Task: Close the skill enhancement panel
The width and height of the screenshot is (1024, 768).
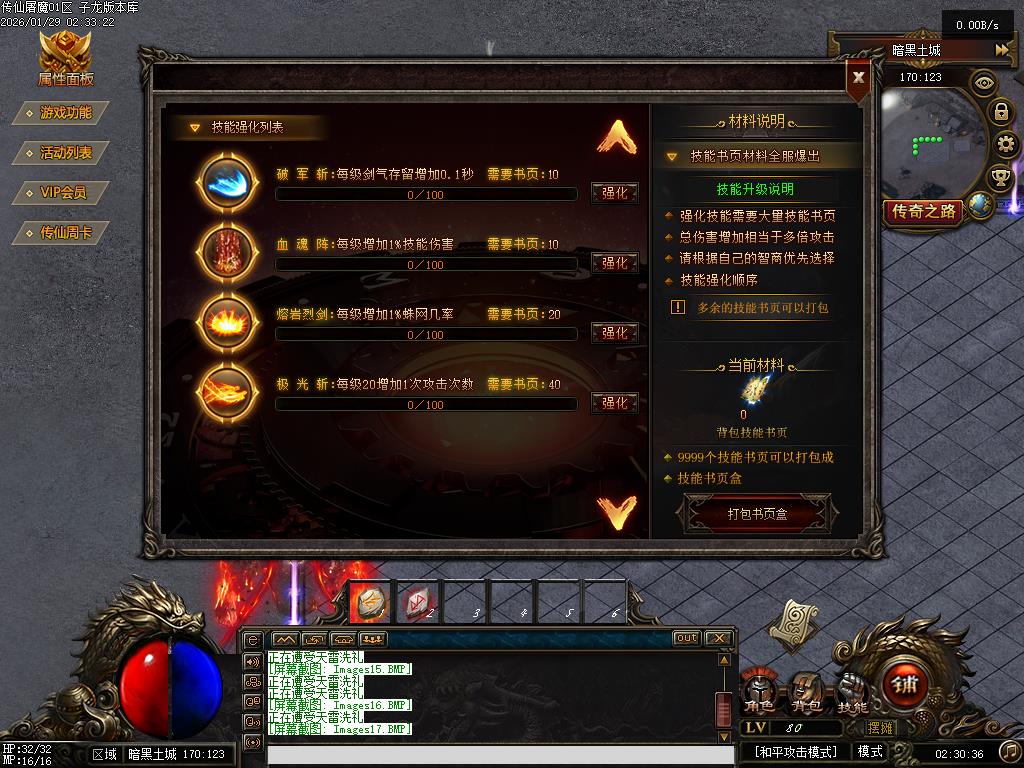Action: coord(858,77)
